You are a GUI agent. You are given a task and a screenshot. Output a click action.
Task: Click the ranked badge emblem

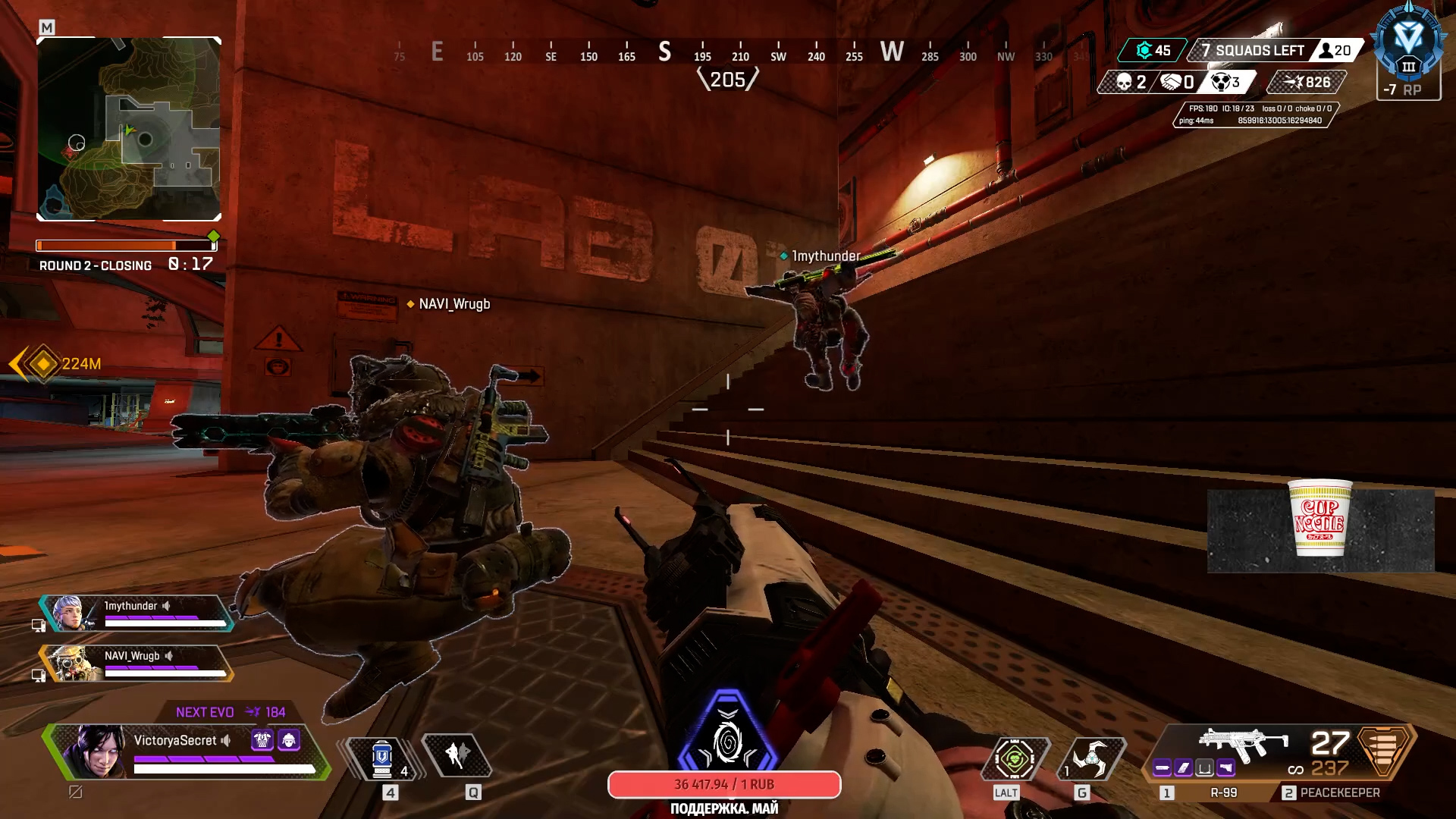[x=1408, y=44]
